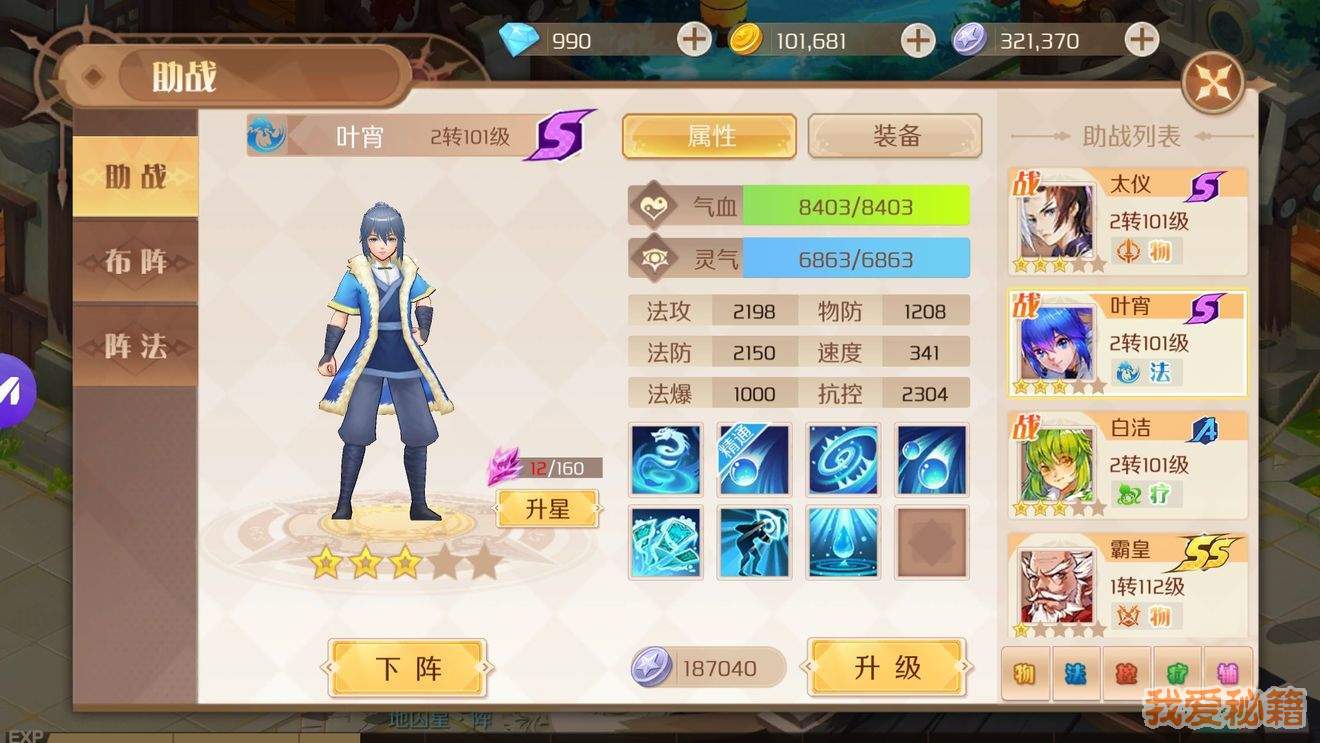Screen dimensions: 1320x743
Task: Tap the 下阵 remove button
Action: (x=408, y=668)
